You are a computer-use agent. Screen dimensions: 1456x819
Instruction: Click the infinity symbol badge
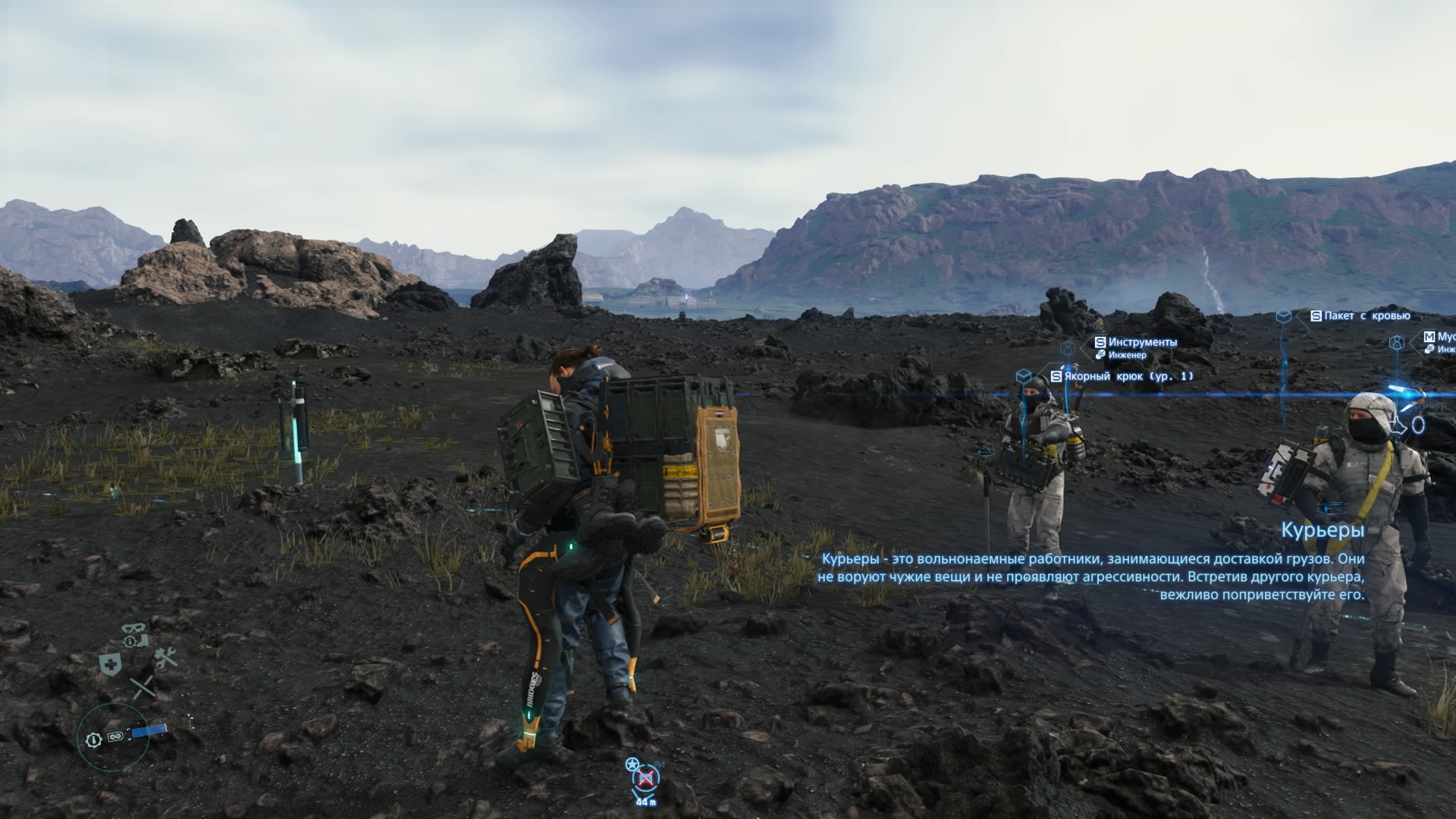point(115,736)
